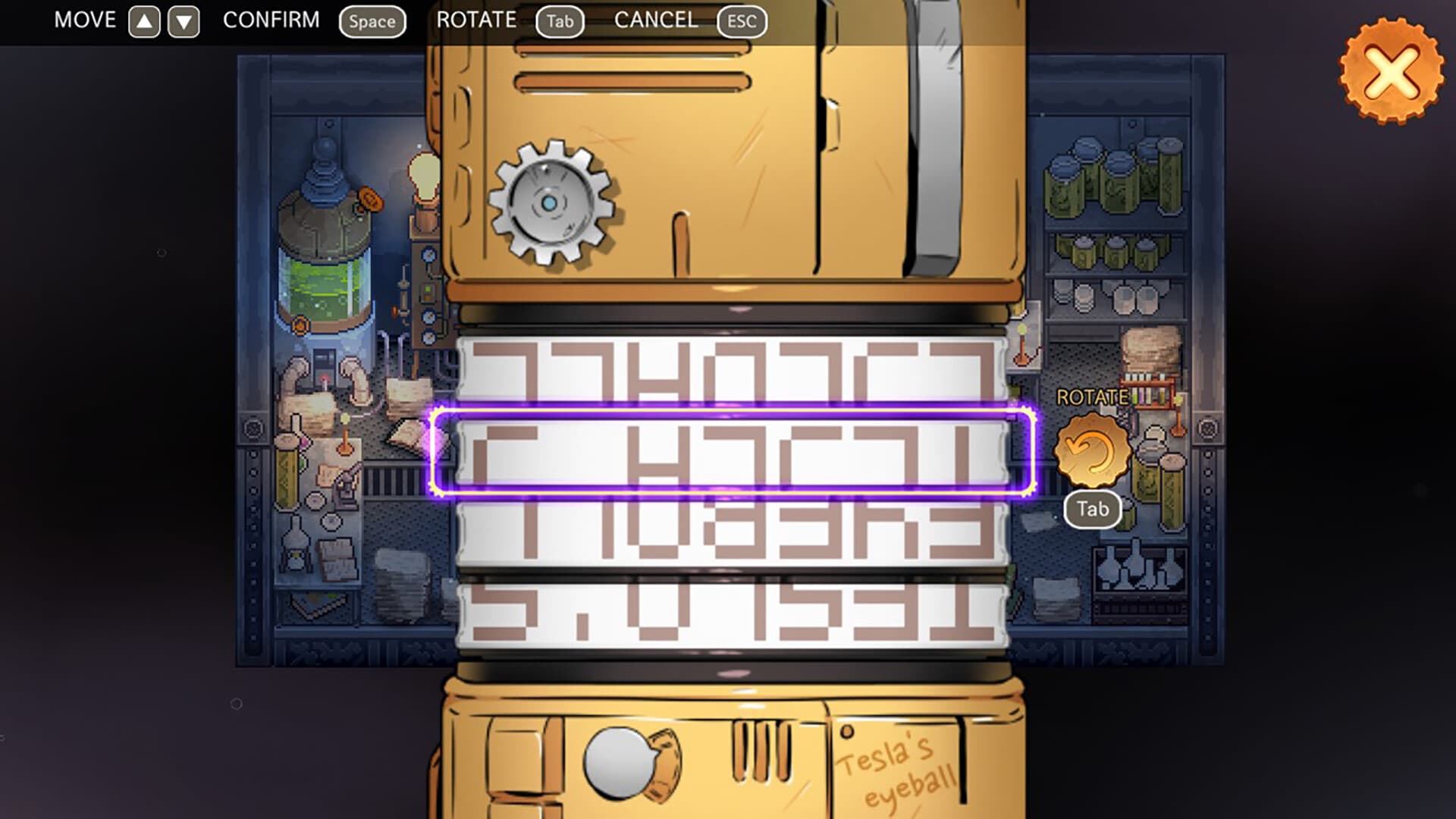Click the Space key icon beside CONFIRM
The width and height of the screenshot is (1456, 819).
point(372,21)
